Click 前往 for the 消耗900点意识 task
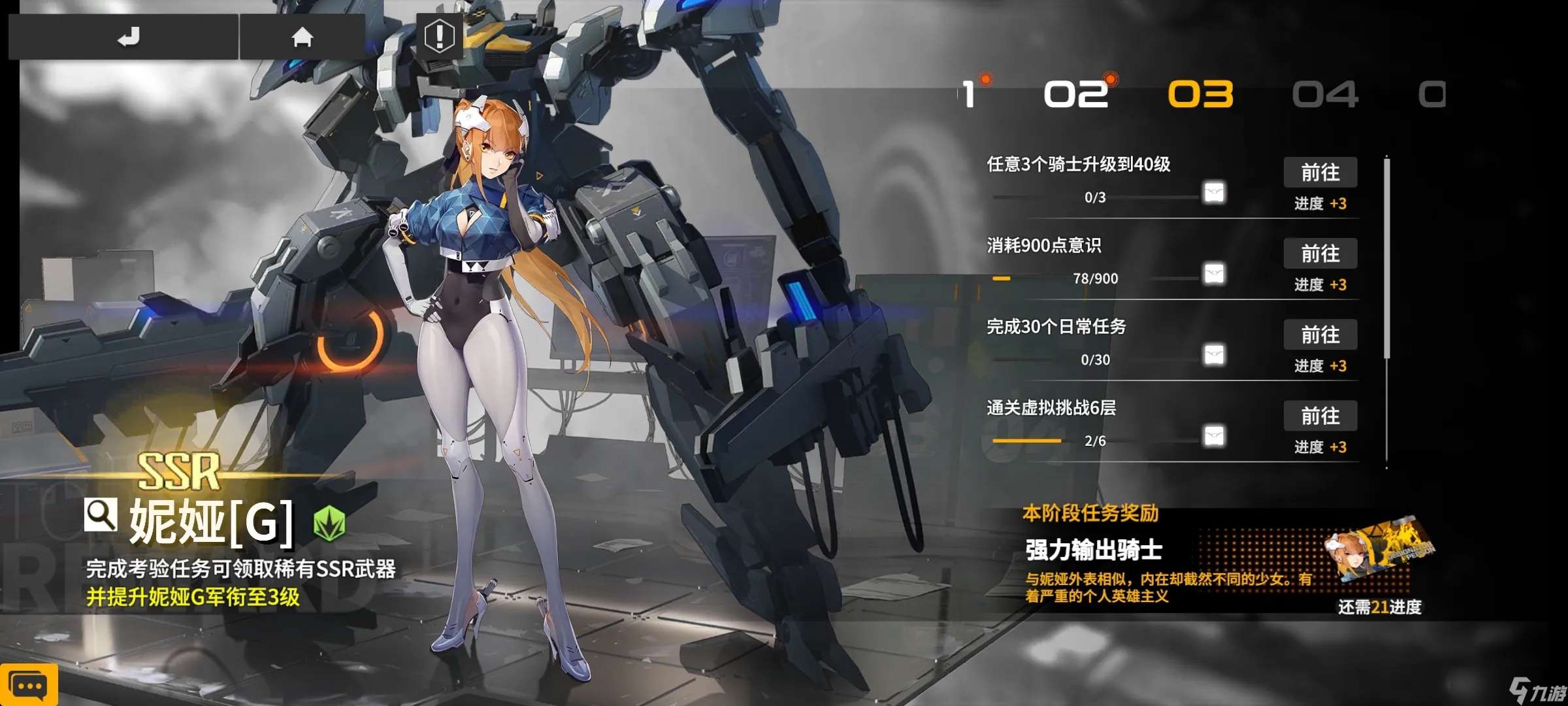1568x706 pixels. pos(1320,254)
